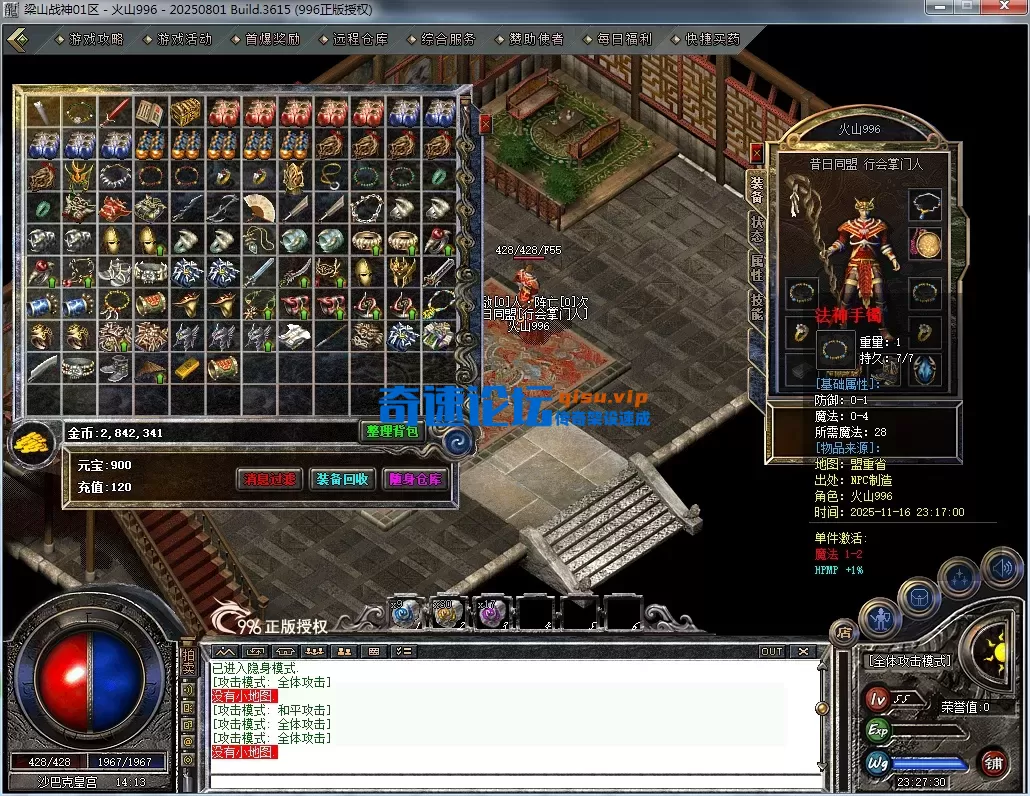Open the 随身仓库 storage button
1030x796 pixels.
click(415, 479)
